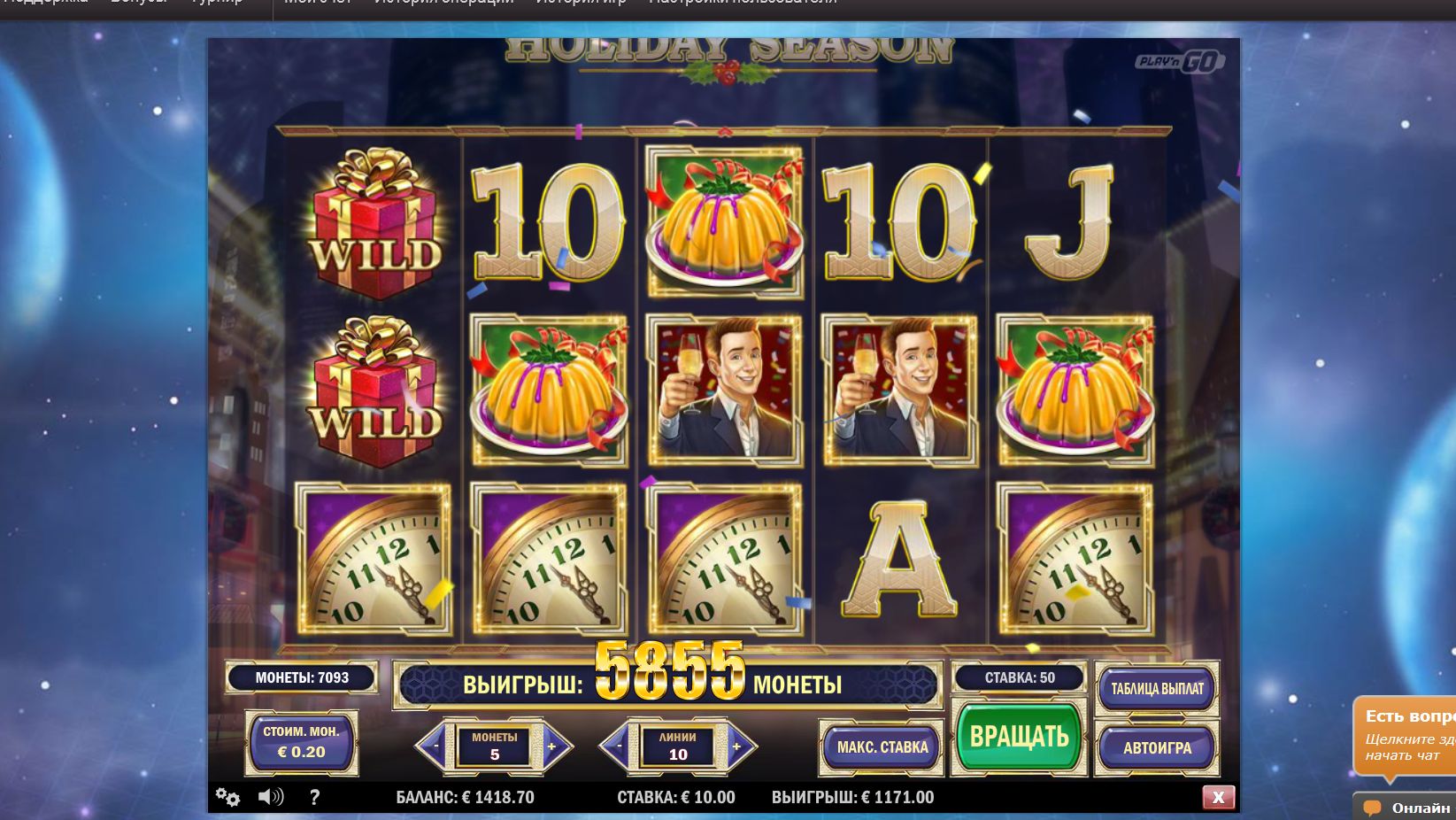Image resolution: width=1456 pixels, height=820 pixels.
Task: Close the game with the red X
Action: (1218, 797)
